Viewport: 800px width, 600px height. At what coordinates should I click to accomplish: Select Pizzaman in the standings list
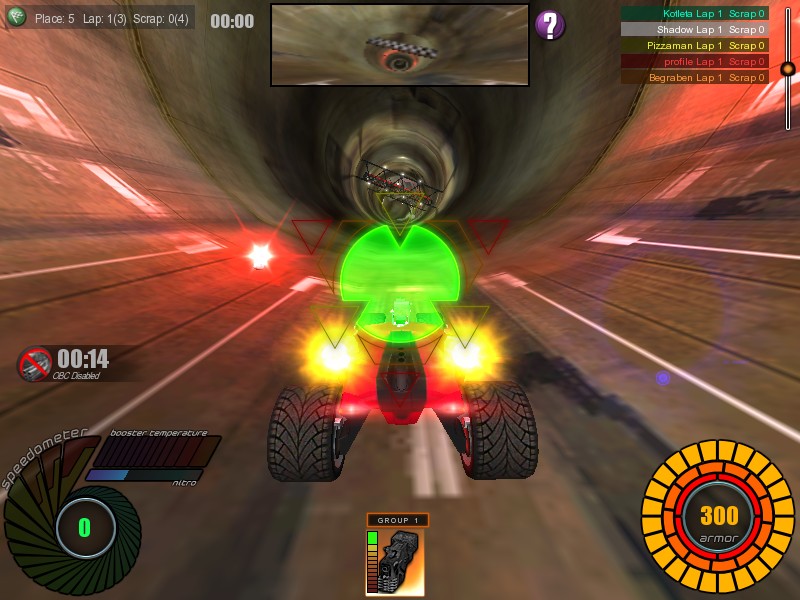coord(694,46)
